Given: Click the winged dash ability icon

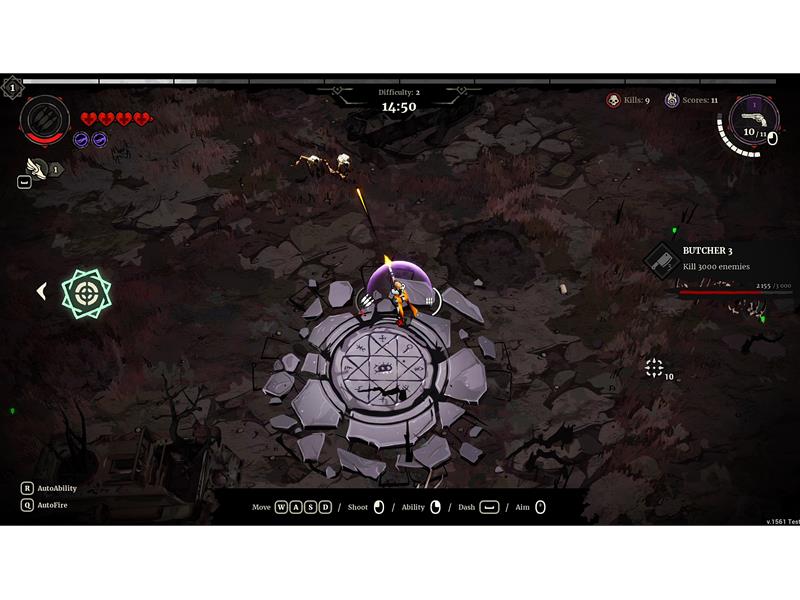Looking at the screenshot, I should click(37, 168).
